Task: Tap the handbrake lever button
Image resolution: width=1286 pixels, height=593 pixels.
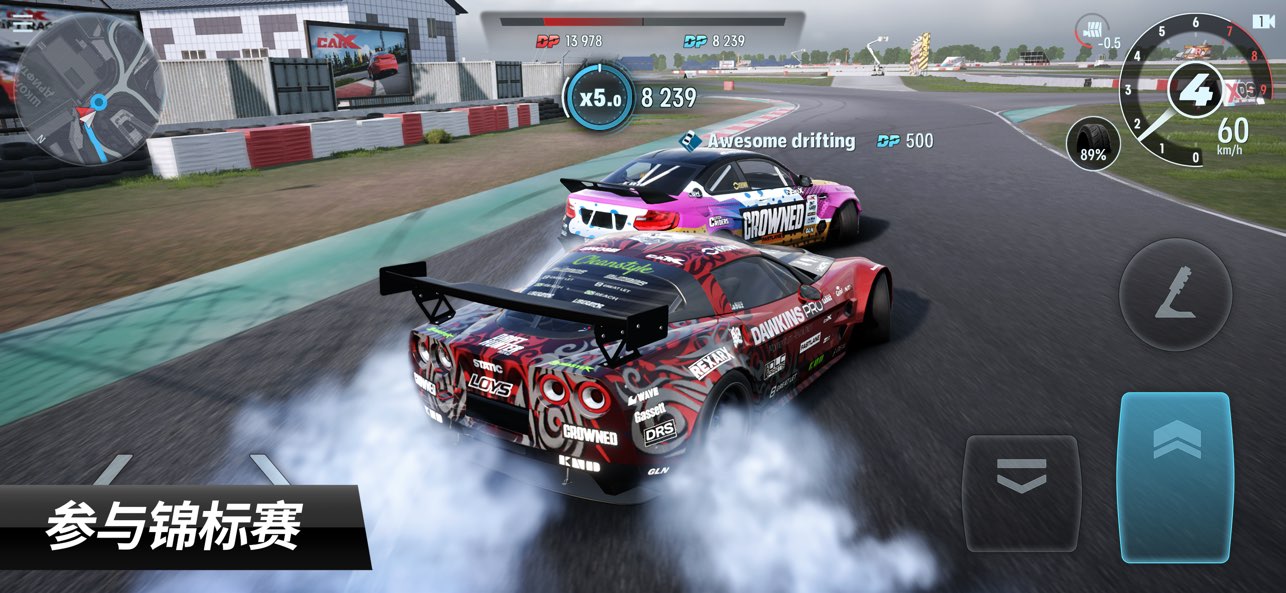Action: 1174,293
